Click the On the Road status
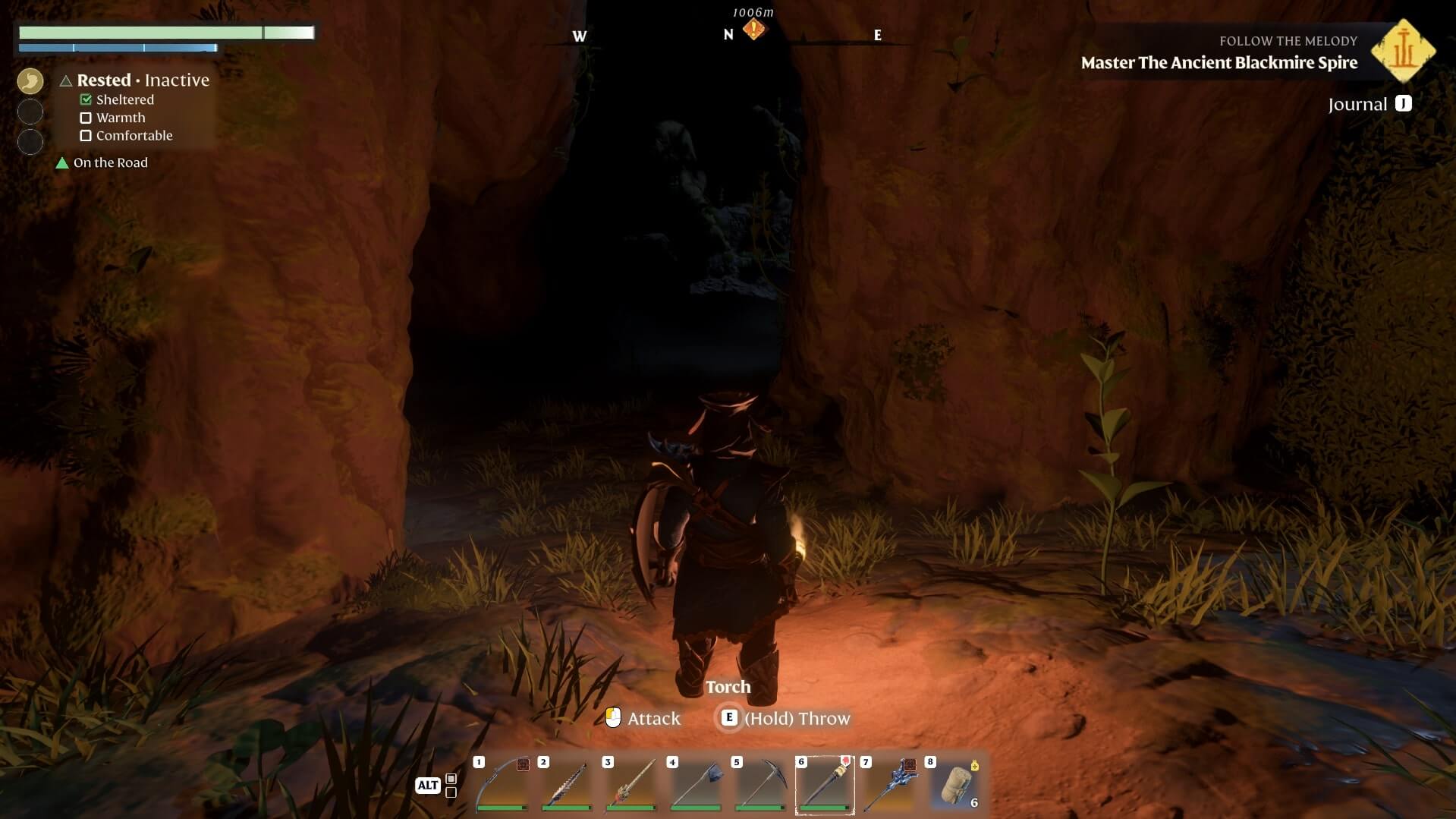Image resolution: width=1456 pixels, height=819 pixels. [110, 162]
